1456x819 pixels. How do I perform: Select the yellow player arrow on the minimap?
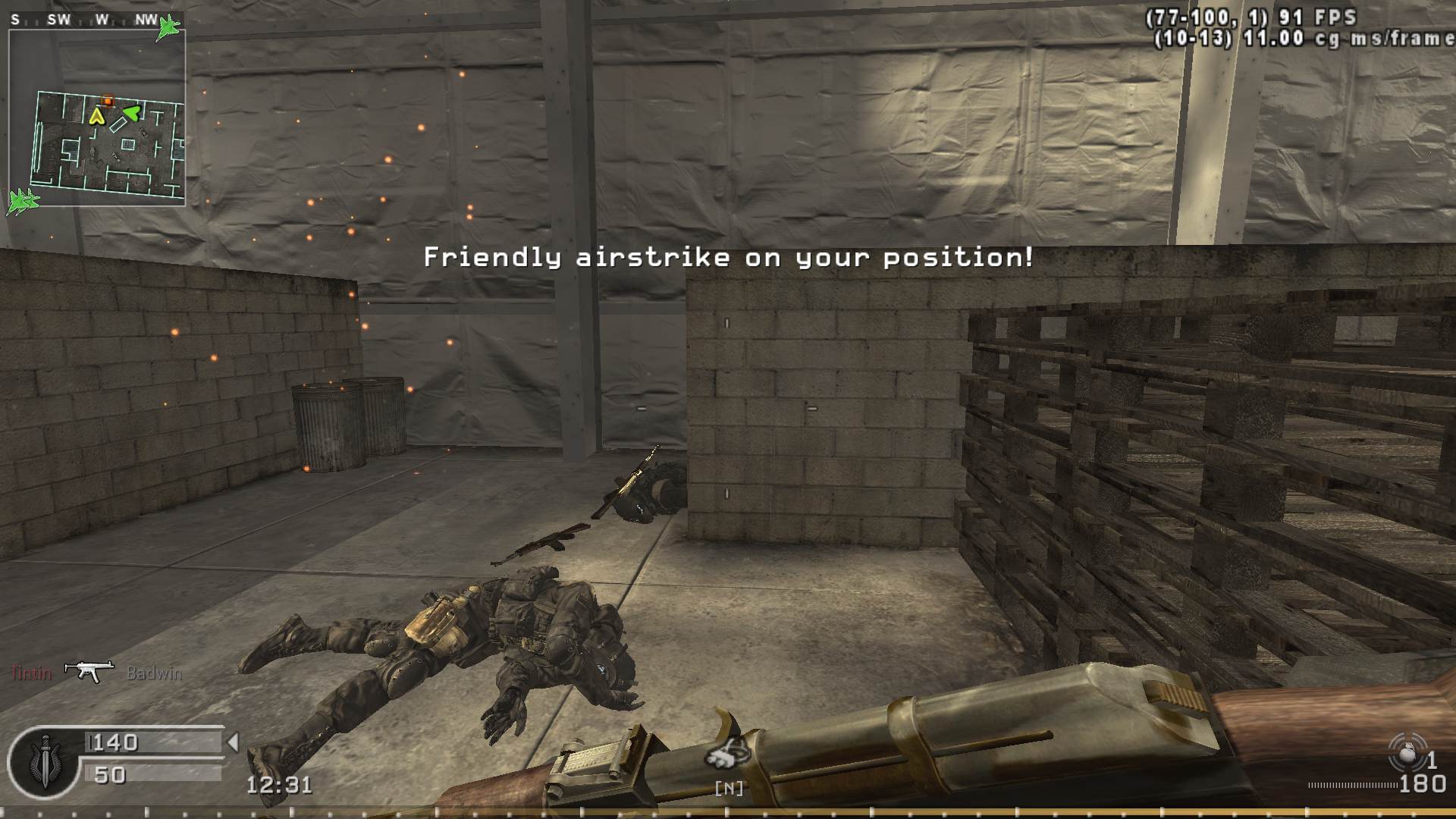[96, 116]
